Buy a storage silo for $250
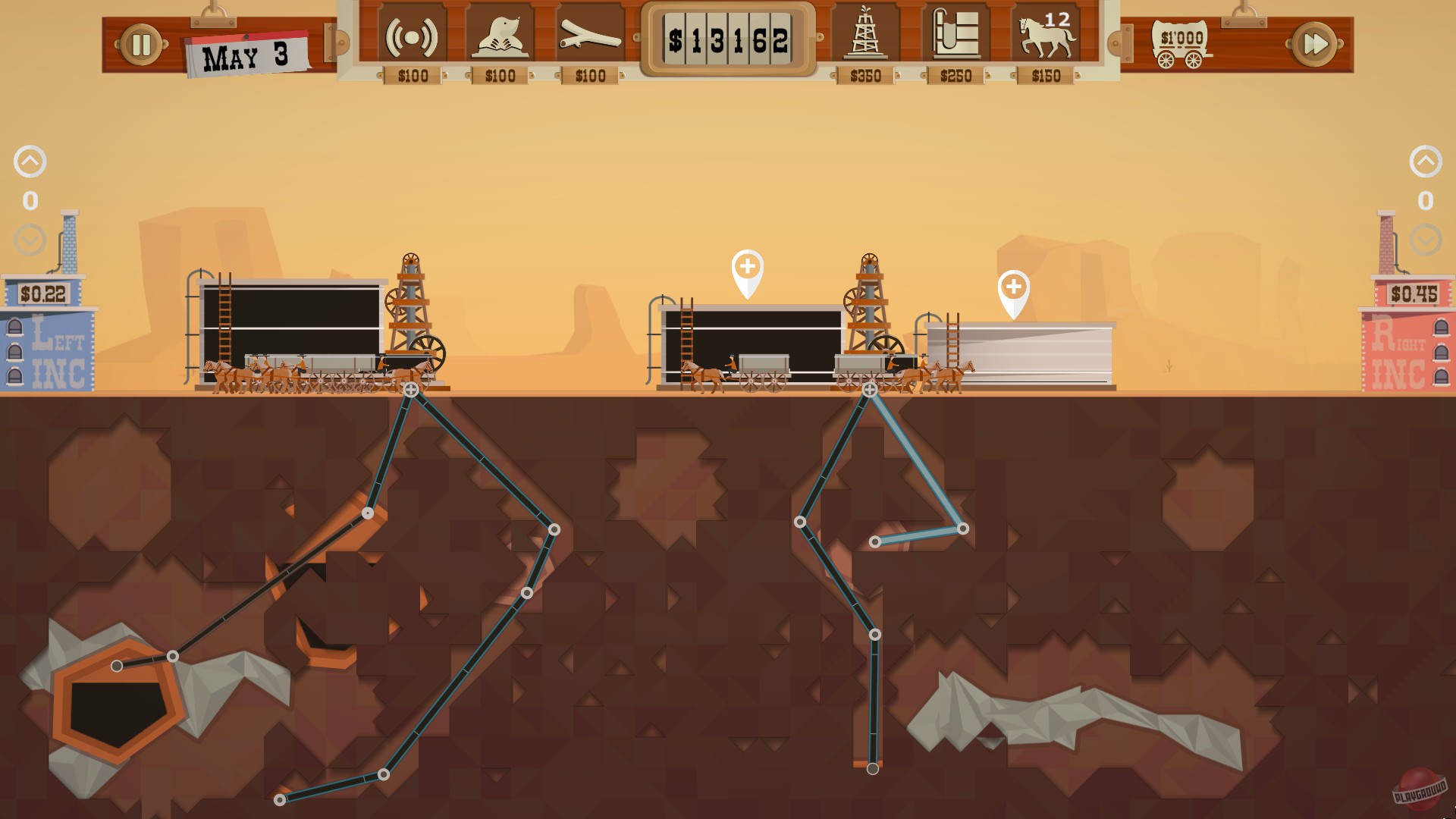Screen dimensions: 1456x819 (954, 34)
